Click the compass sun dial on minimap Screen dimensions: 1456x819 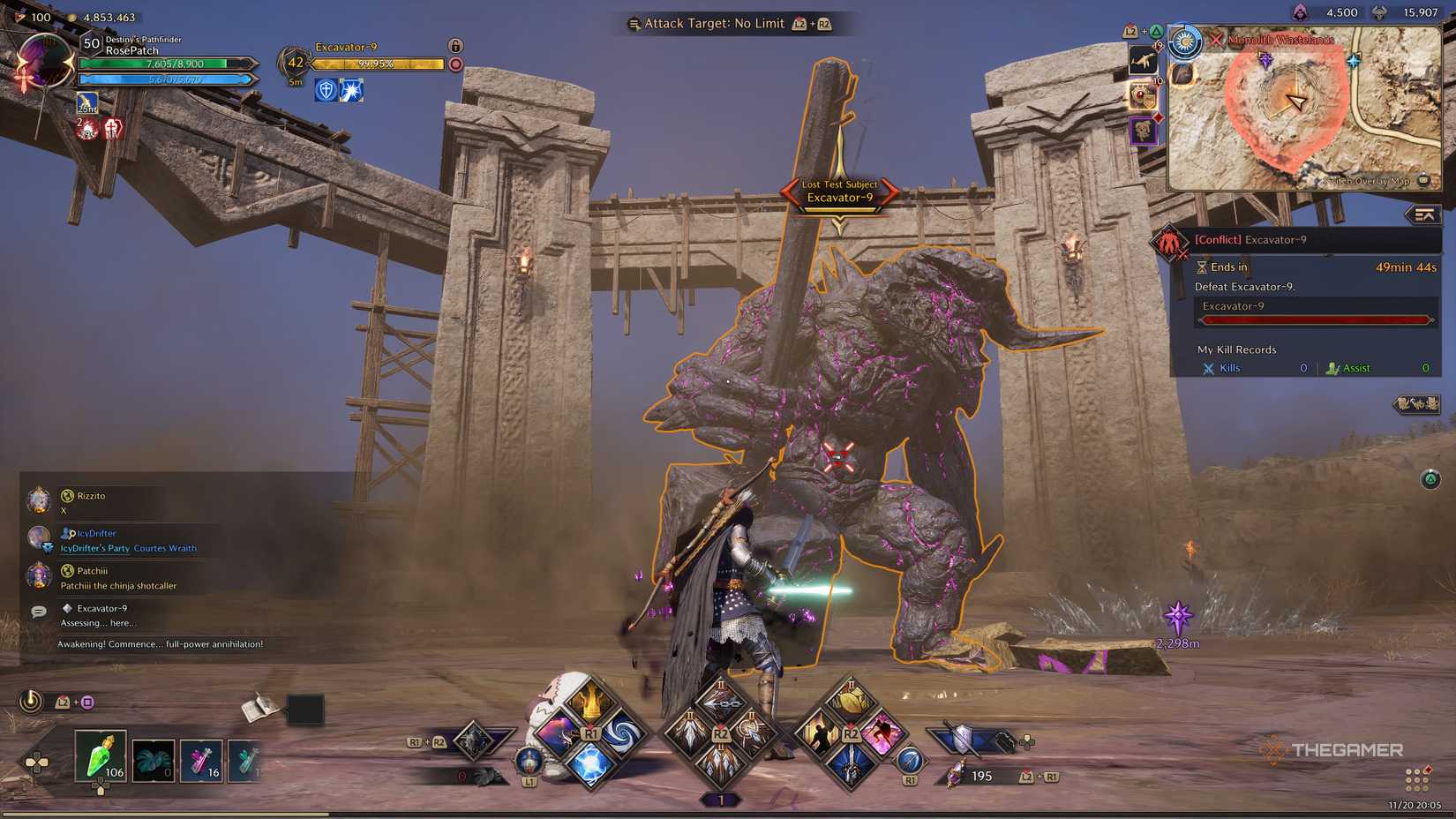pos(1184,41)
